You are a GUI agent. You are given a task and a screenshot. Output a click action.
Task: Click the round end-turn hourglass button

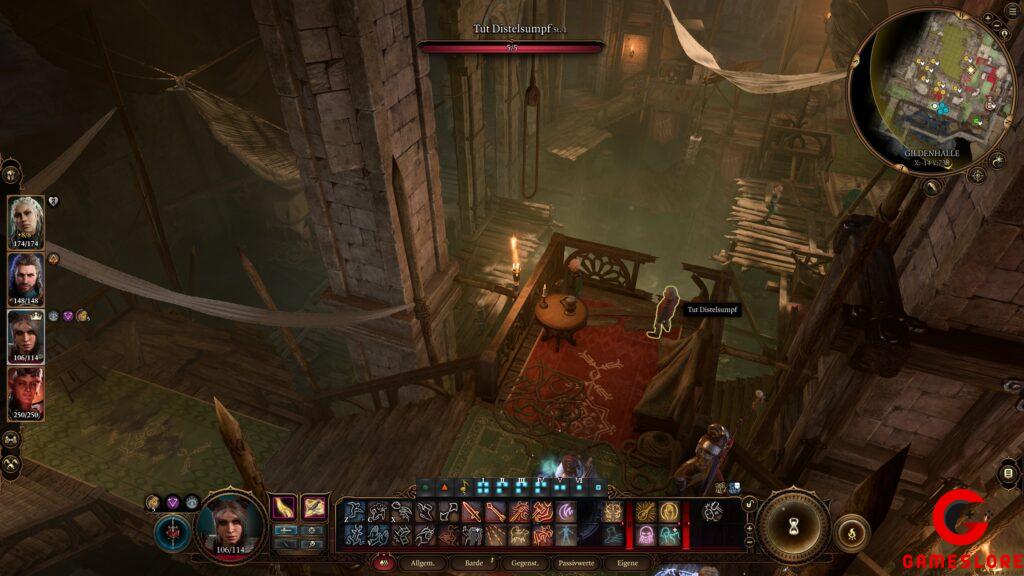tap(793, 526)
